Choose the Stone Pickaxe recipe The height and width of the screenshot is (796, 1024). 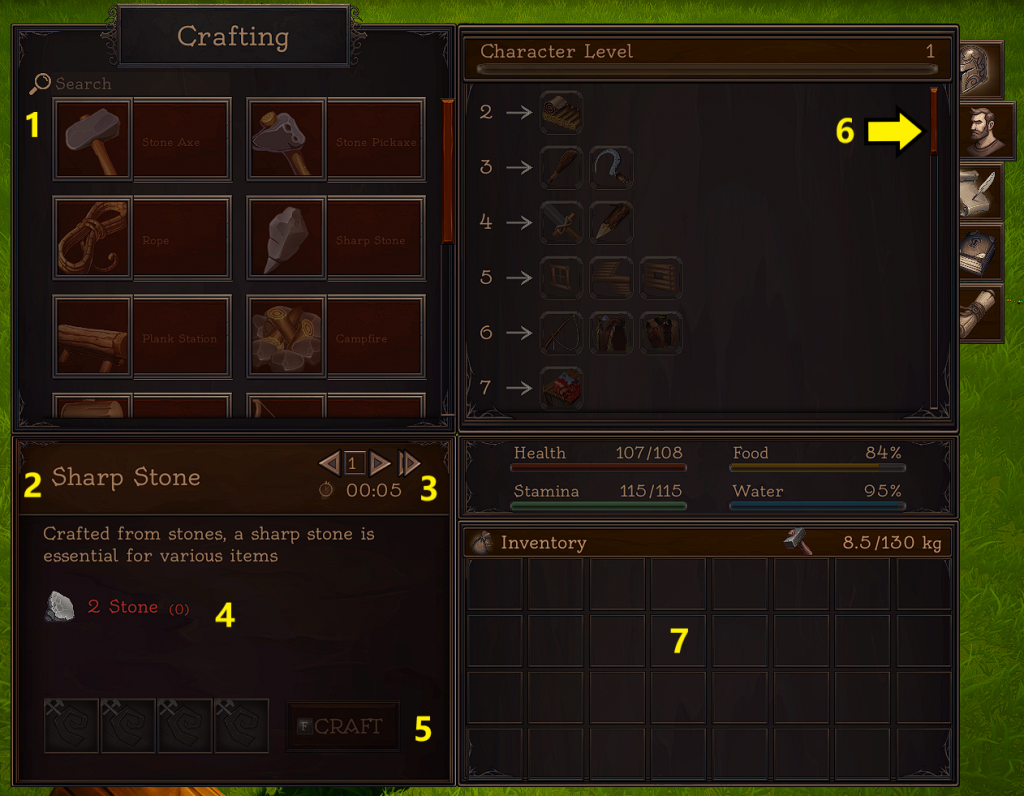click(x=336, y=139)
